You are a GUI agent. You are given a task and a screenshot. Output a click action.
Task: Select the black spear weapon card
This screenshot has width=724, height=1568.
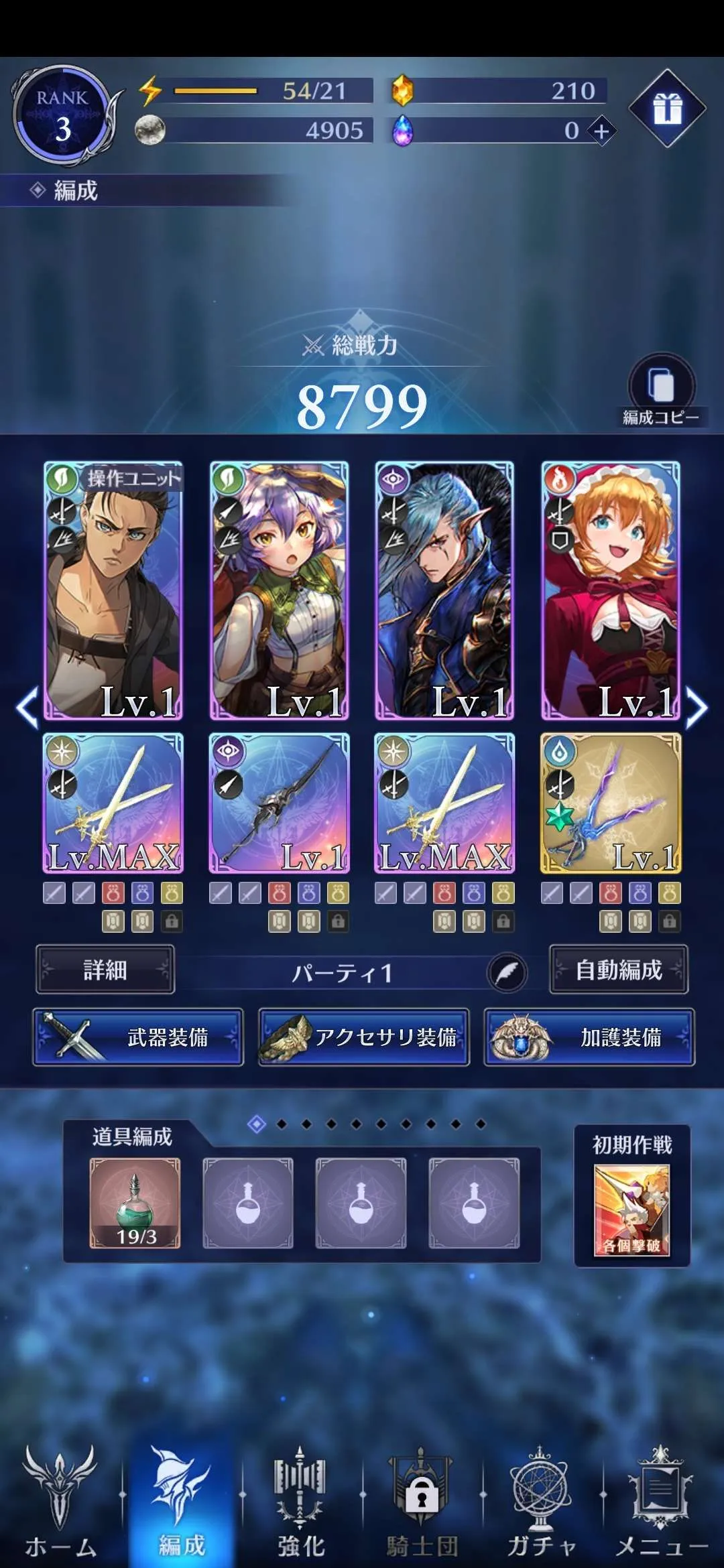[279, 803]
